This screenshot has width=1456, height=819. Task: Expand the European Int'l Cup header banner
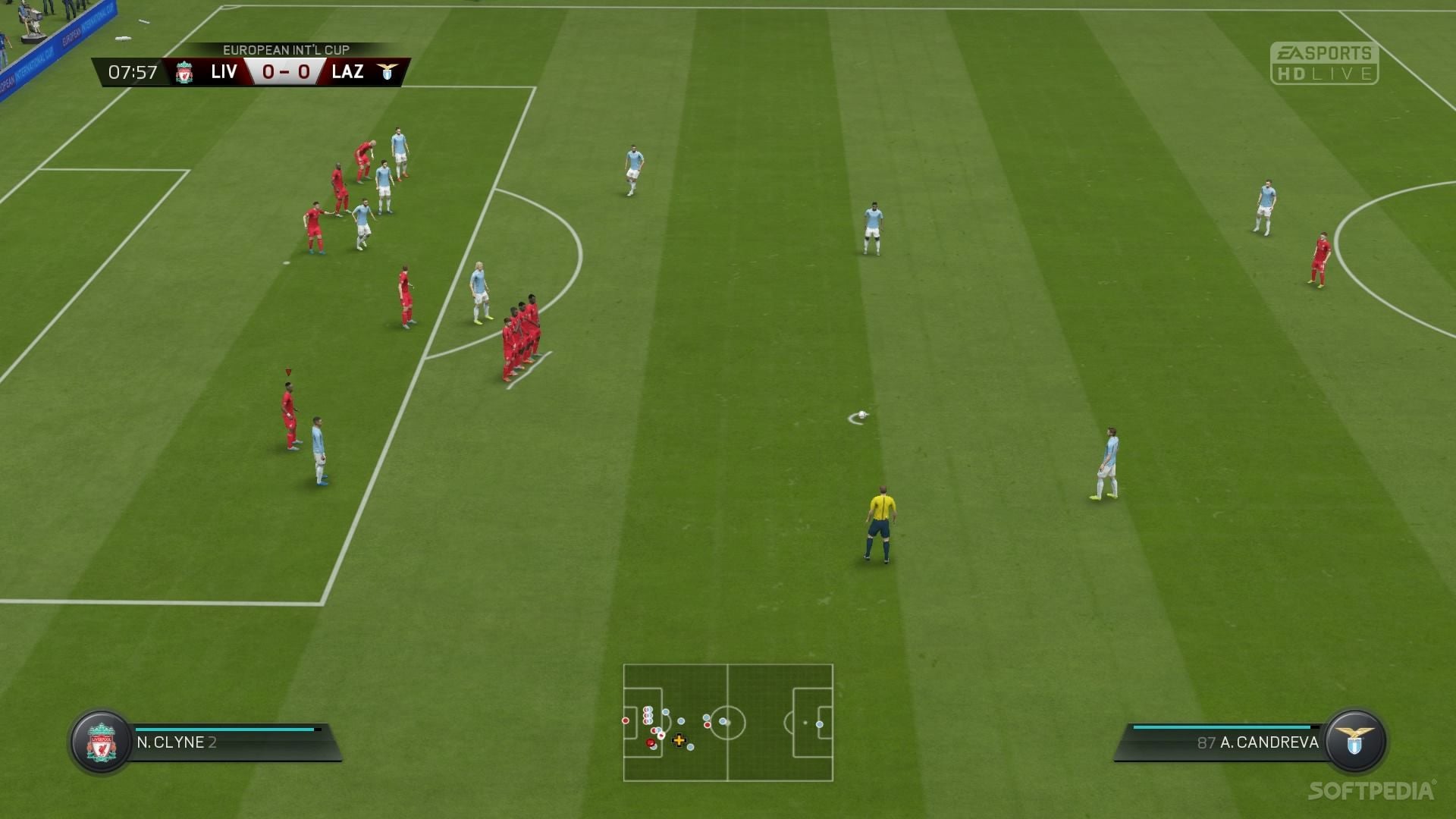[285, 50]
